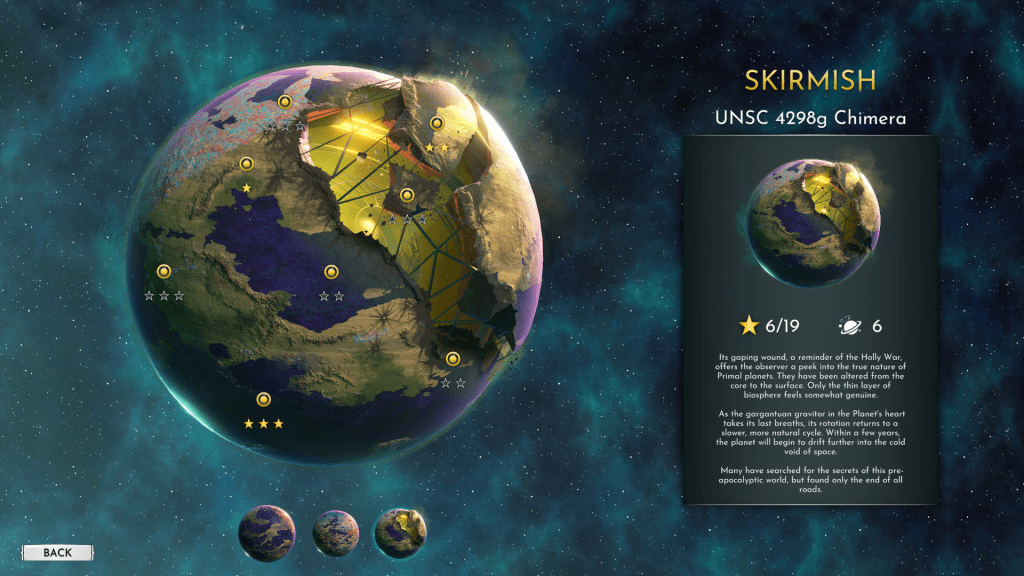Select the mission marker with three gold stars
Image resolution: width=1024 pixels, height=576 pixels.
pos(263,400)
